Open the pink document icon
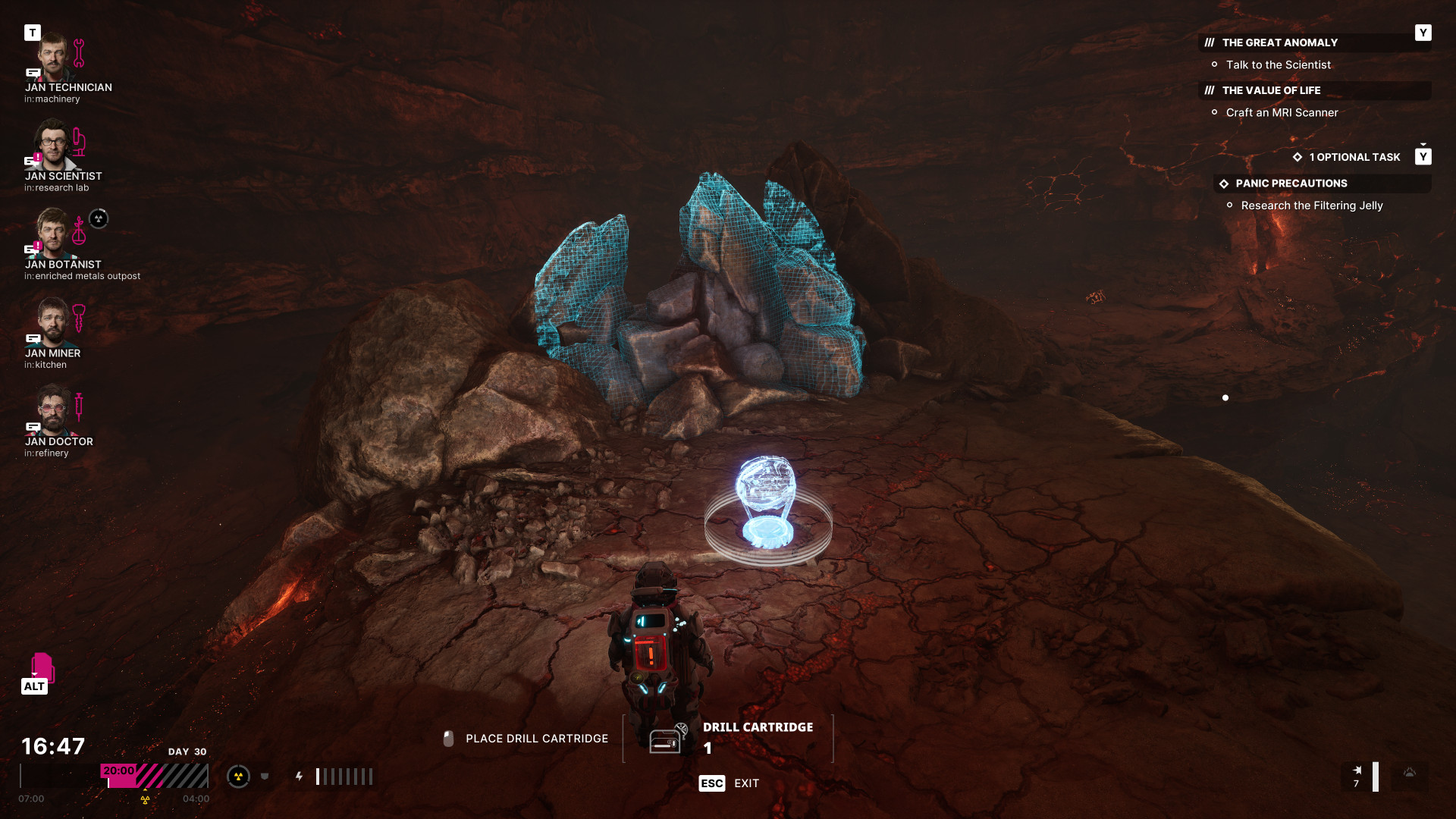 tap(42, 667)
